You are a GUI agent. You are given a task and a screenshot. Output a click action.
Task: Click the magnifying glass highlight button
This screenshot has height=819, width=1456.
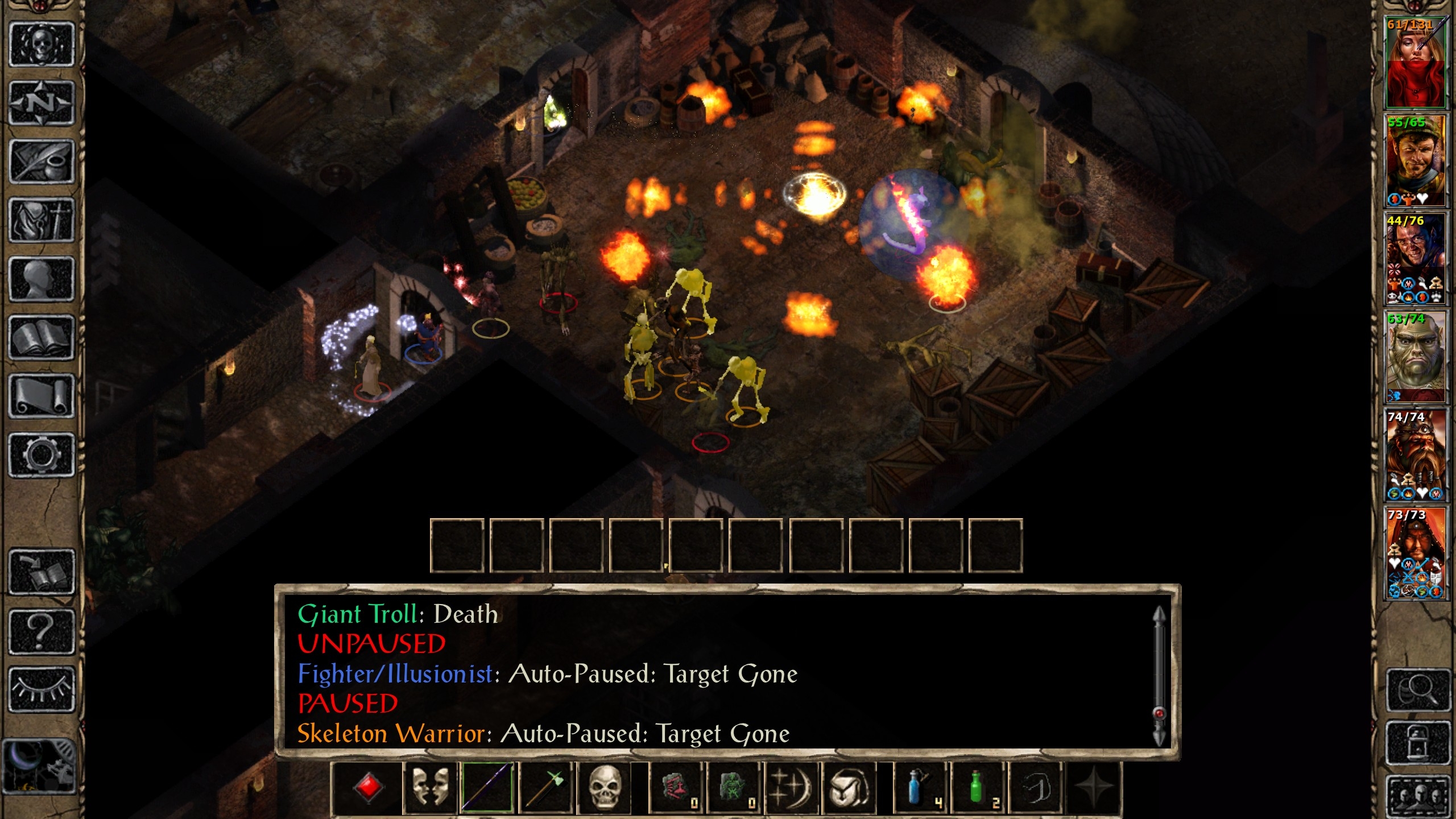pyautogui.click(x=1418, y=690)
